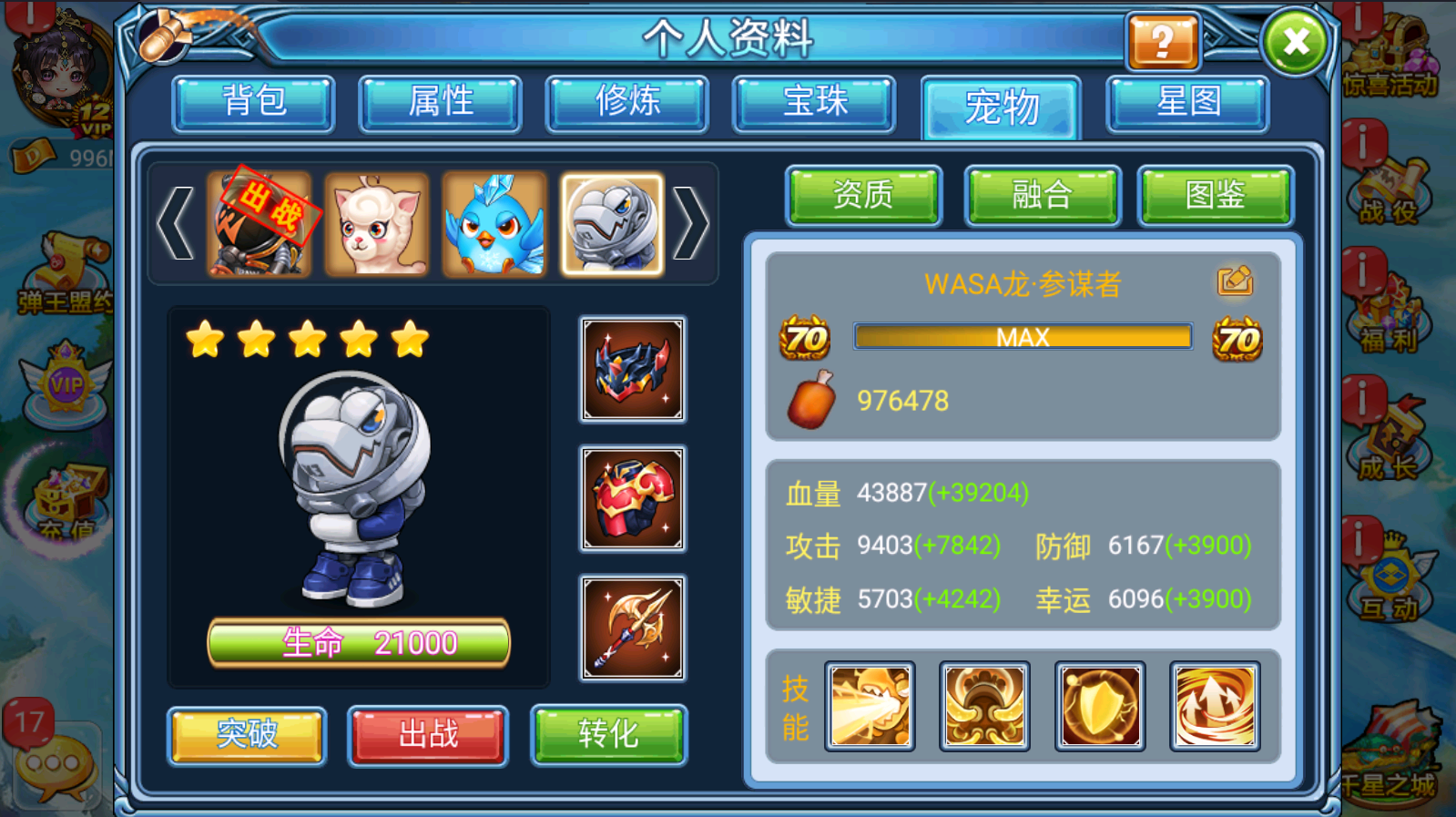Click the MAX experience progress bar

tap(1022, 337)
